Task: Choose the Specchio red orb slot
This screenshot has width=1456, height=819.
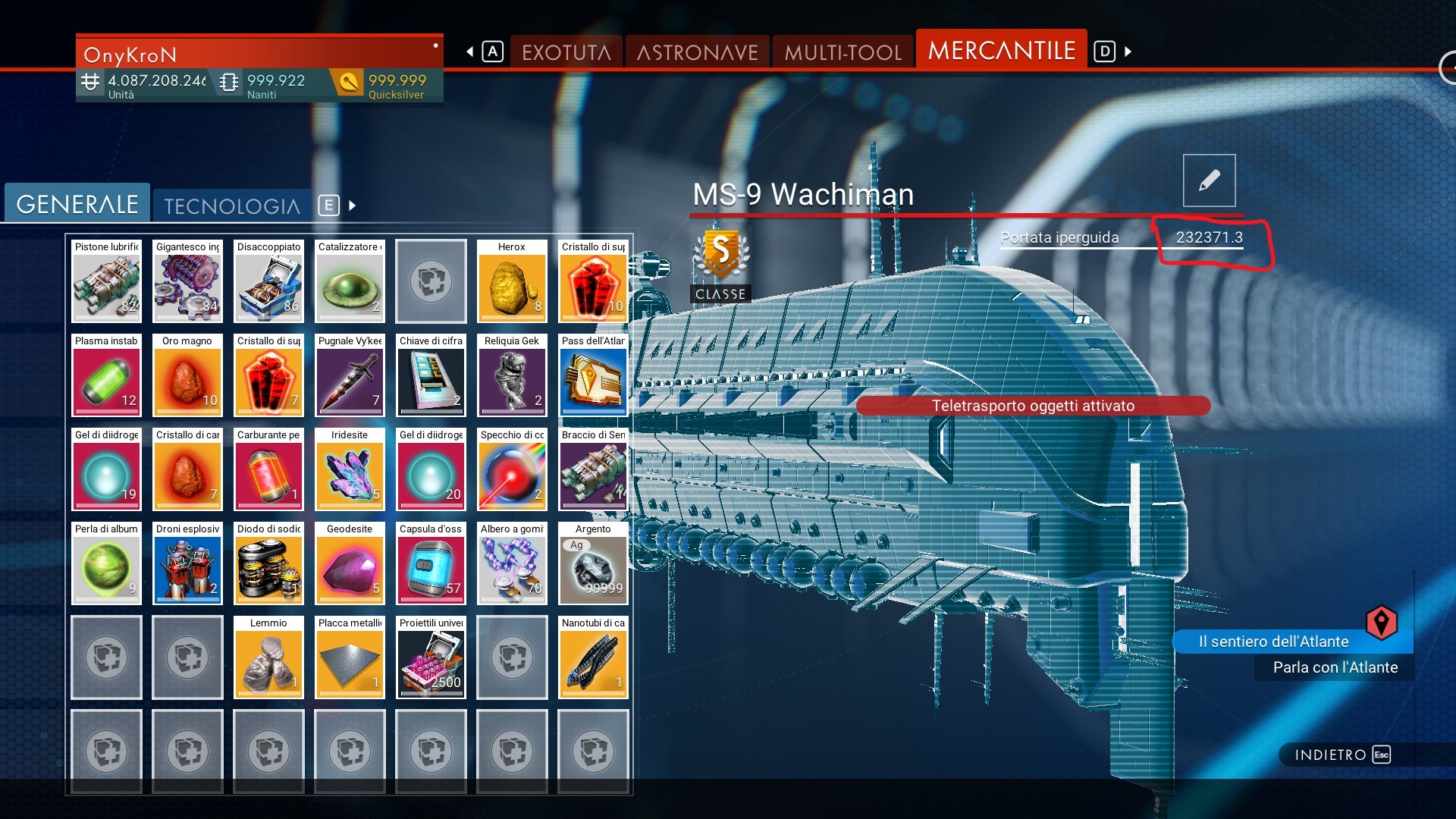Action: click(x=512, y=470)
